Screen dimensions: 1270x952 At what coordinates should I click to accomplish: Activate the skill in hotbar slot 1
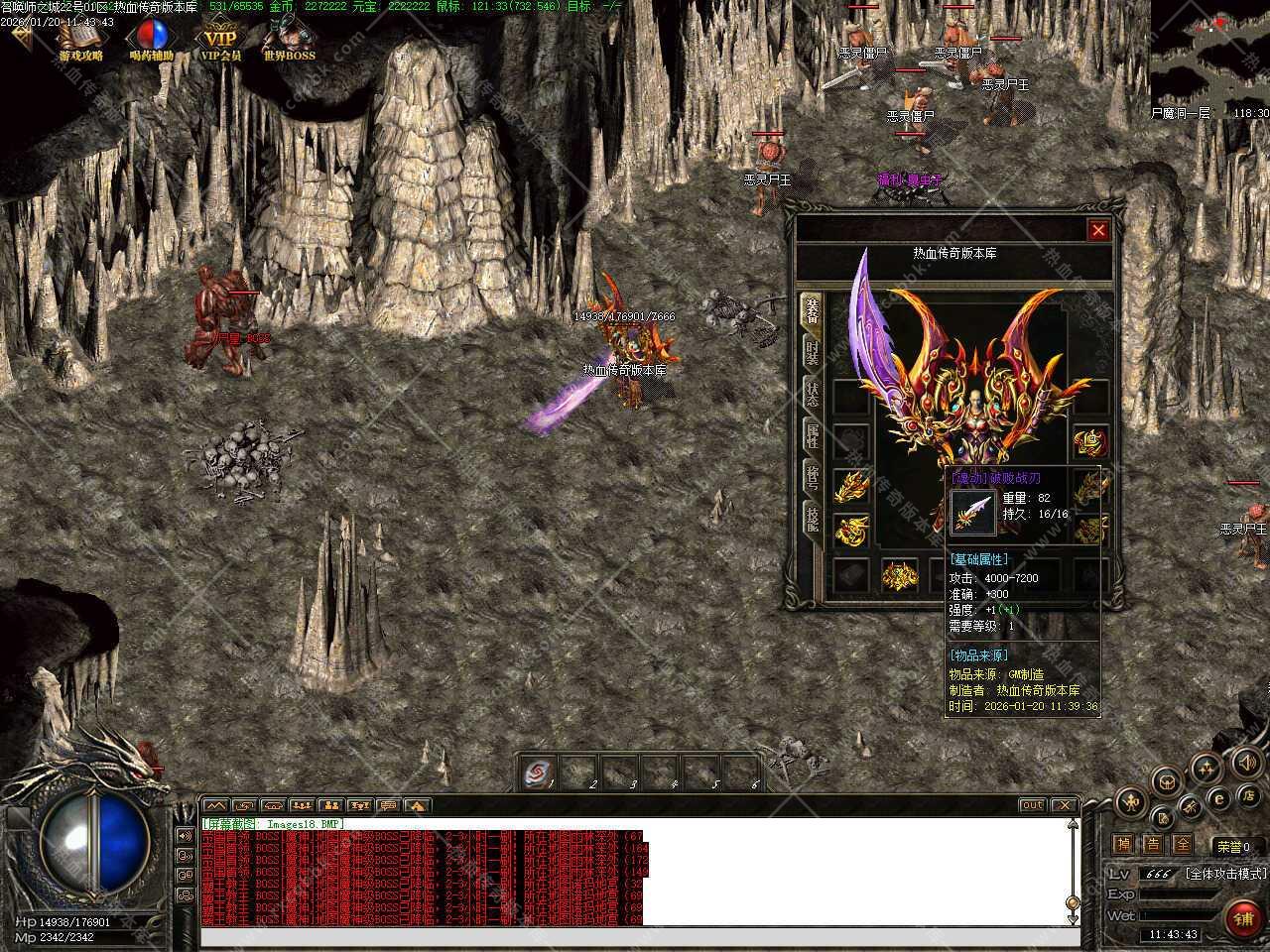pyautogui.click(x=540, y=773)
